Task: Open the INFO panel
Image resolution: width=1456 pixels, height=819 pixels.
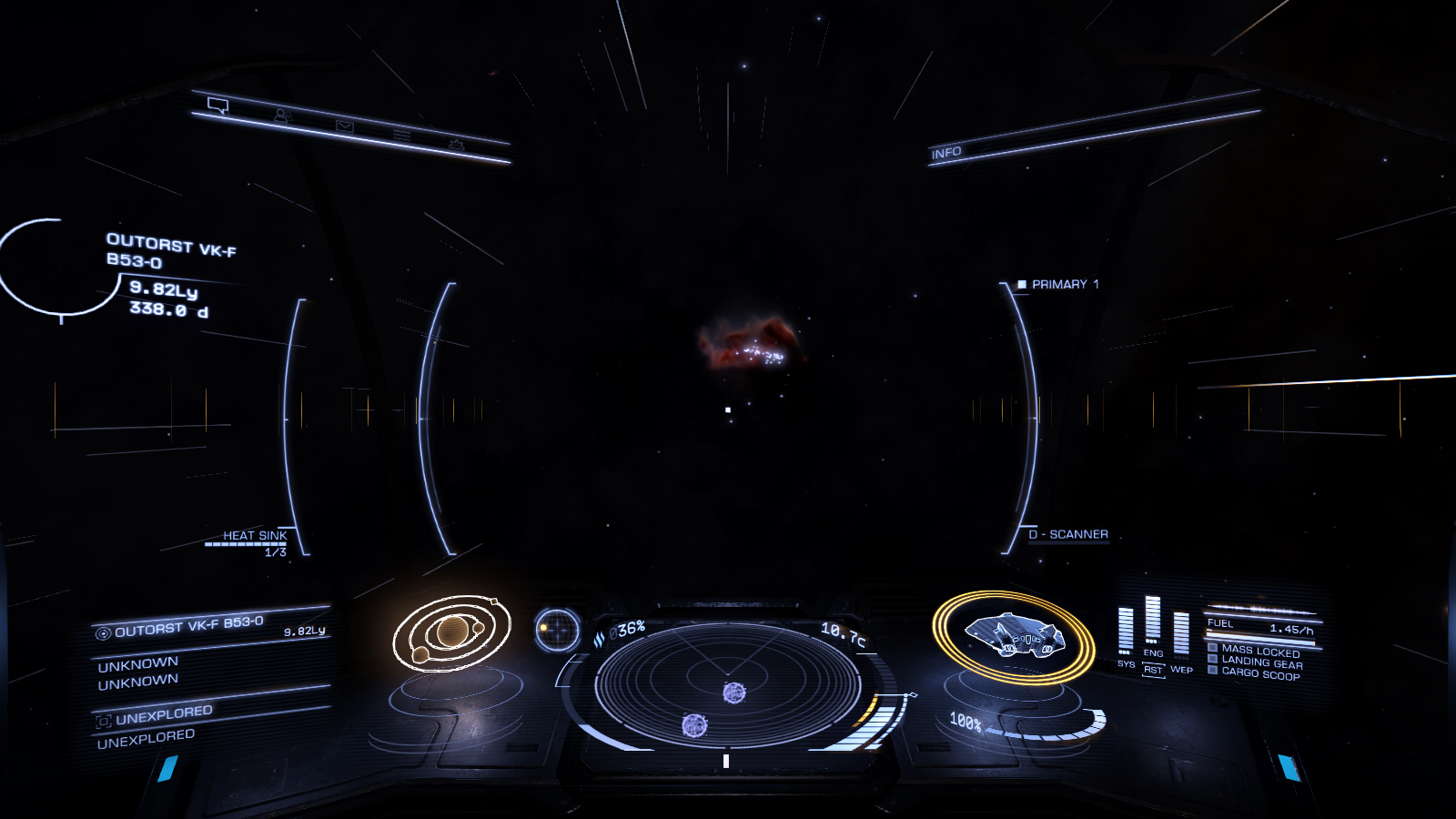Action: 946,153
